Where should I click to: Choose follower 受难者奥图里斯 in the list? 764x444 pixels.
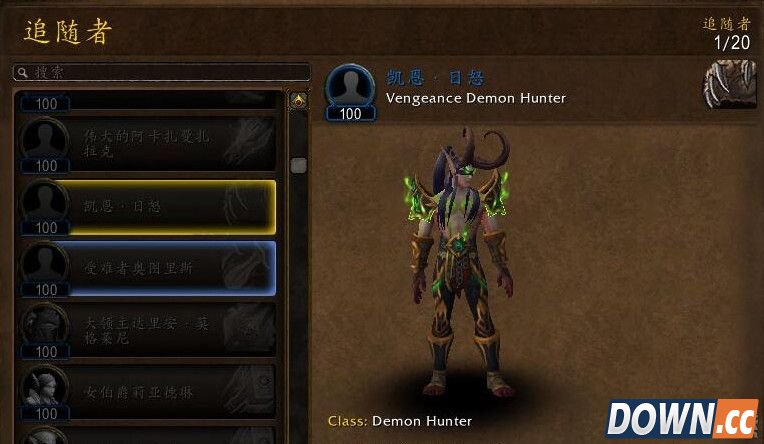tap(148, 268)
